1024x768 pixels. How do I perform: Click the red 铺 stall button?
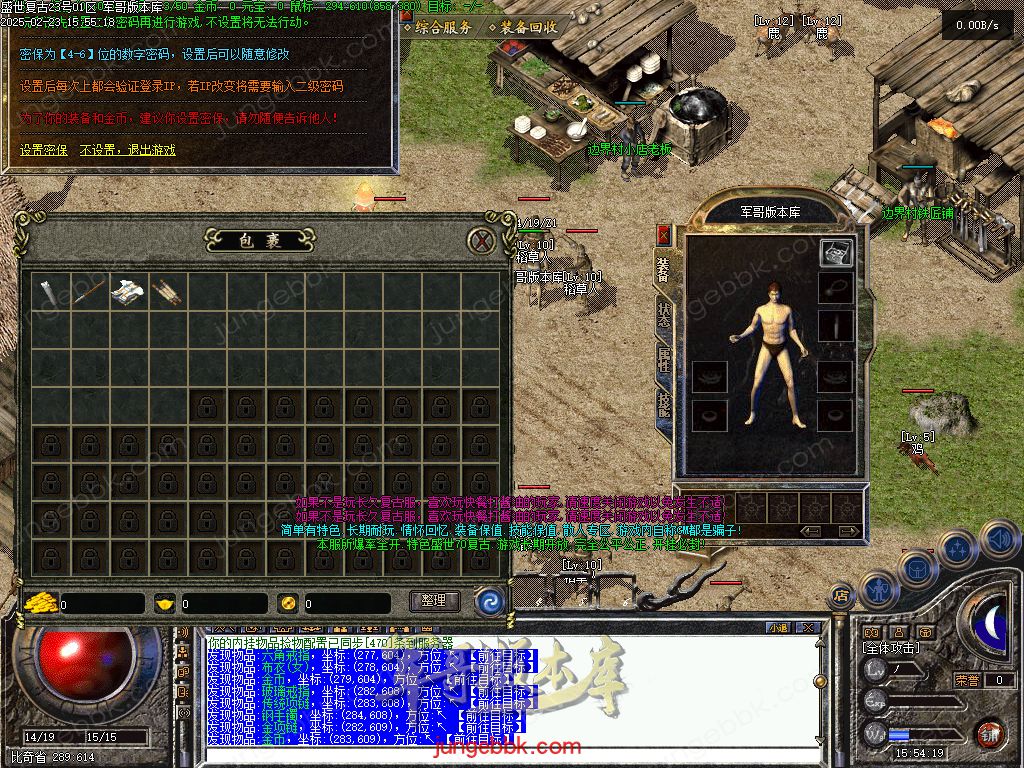[989, 734]
